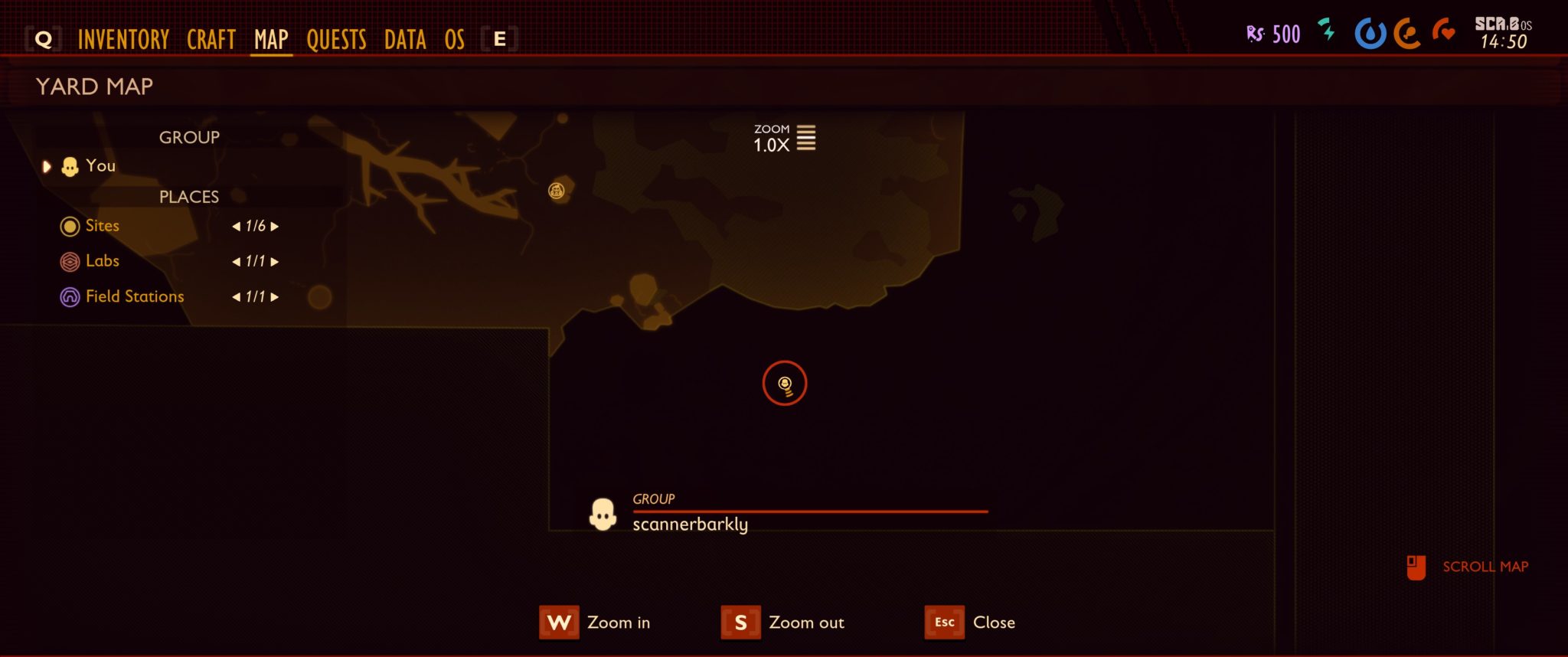
Task: Click the orange hunger meter icon
Action: tap(1410, 34)
